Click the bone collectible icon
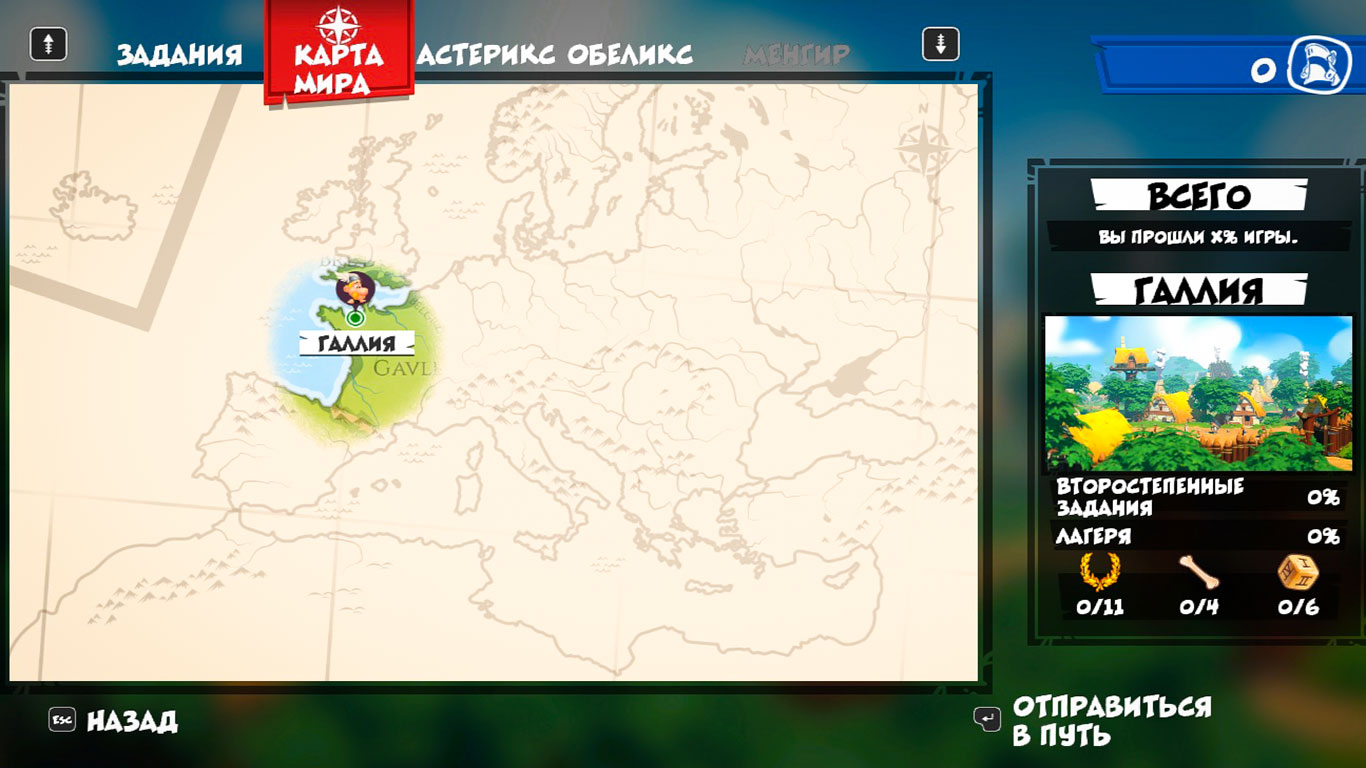The height and width of the screenshot is (768, 1366). point(1198,572)
